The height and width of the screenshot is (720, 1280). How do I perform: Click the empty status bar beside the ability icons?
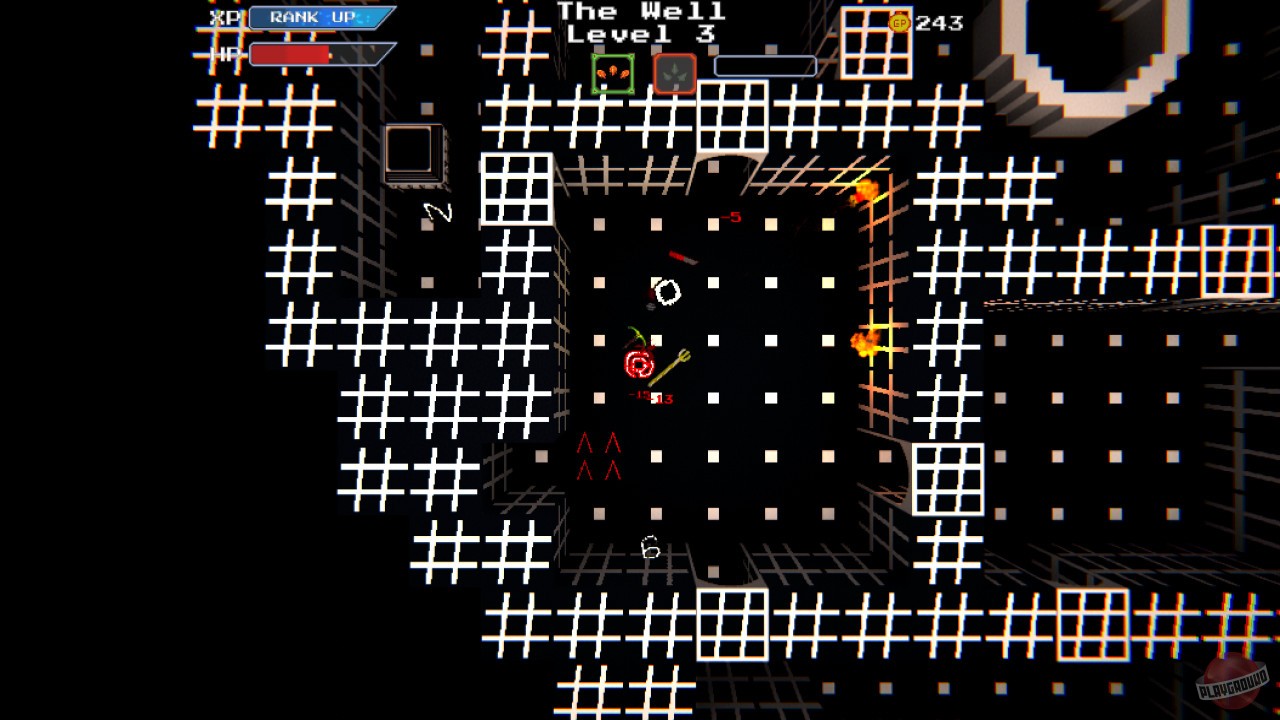pyautogui.click(x=766, y=67)
